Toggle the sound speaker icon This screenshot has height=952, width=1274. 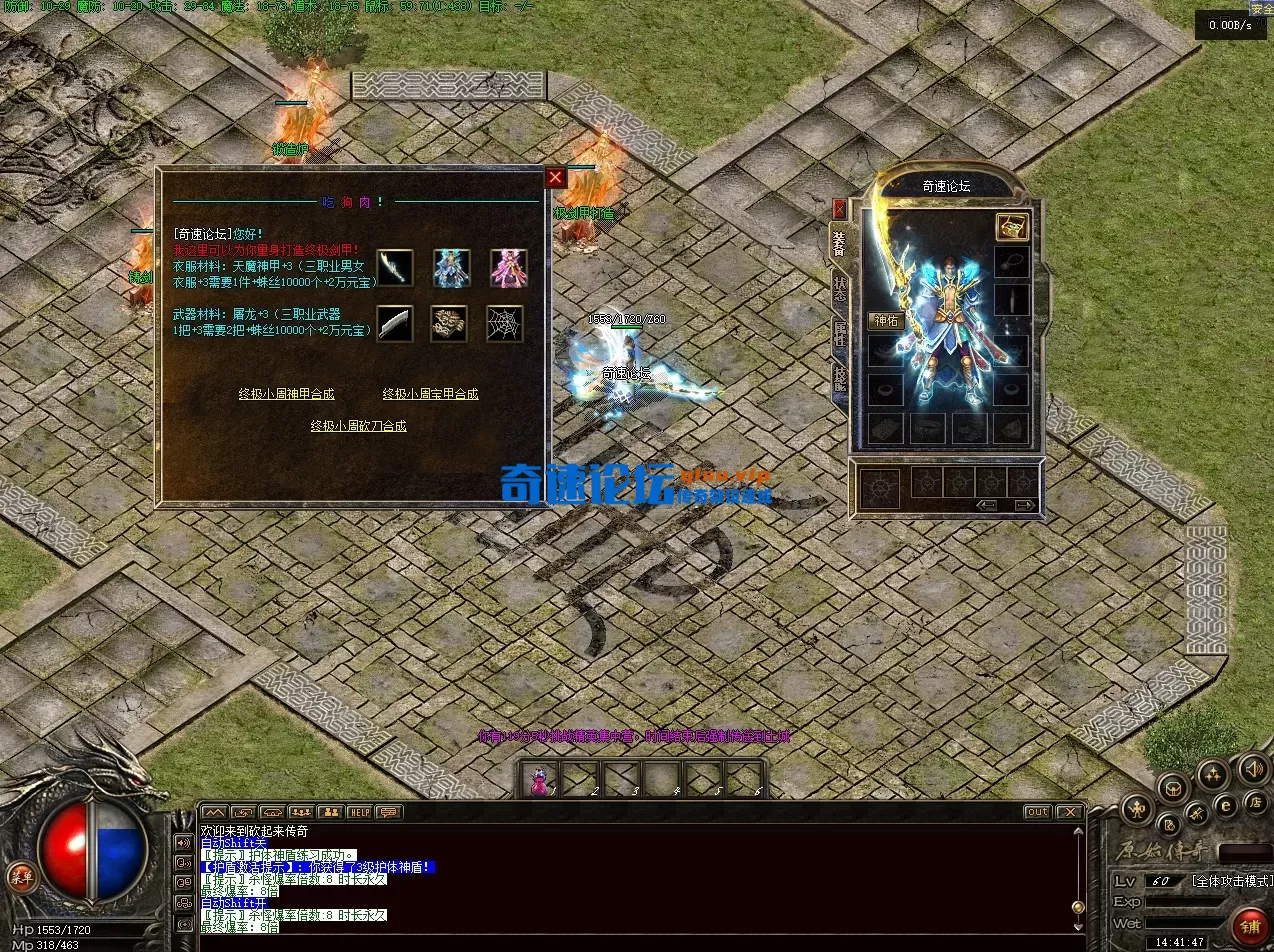1252,768
